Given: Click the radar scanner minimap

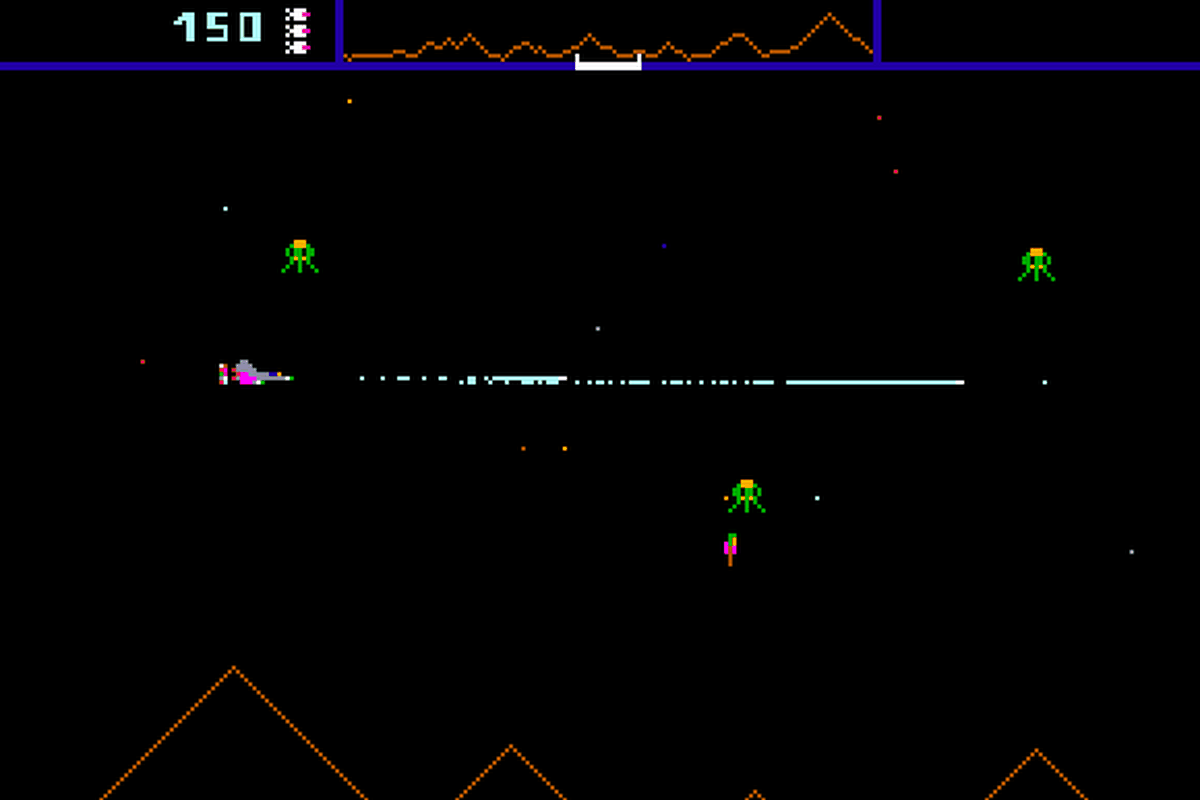Looking at the screenshot, I should (x=608, y=33).
